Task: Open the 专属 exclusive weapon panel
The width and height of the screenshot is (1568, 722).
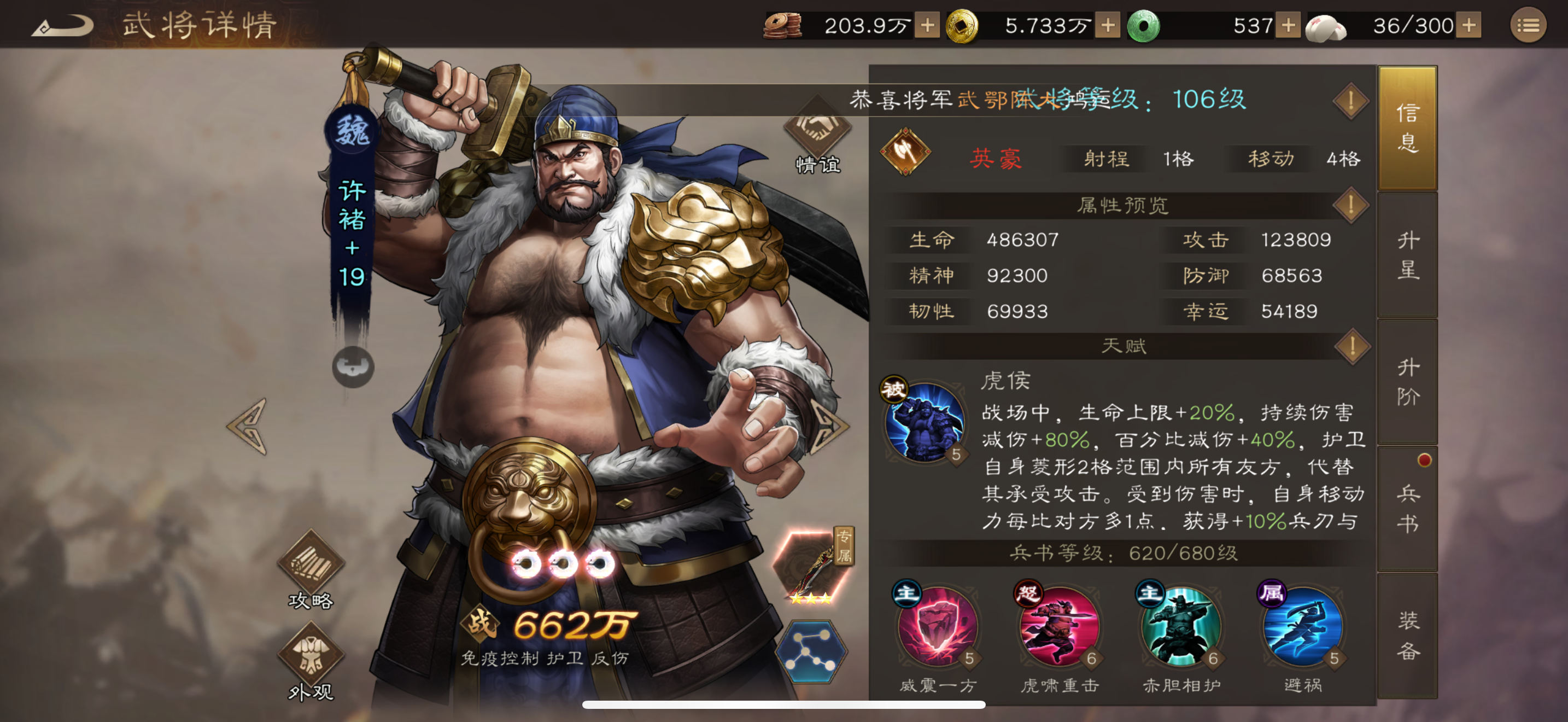Action: (x=811, y=565)
